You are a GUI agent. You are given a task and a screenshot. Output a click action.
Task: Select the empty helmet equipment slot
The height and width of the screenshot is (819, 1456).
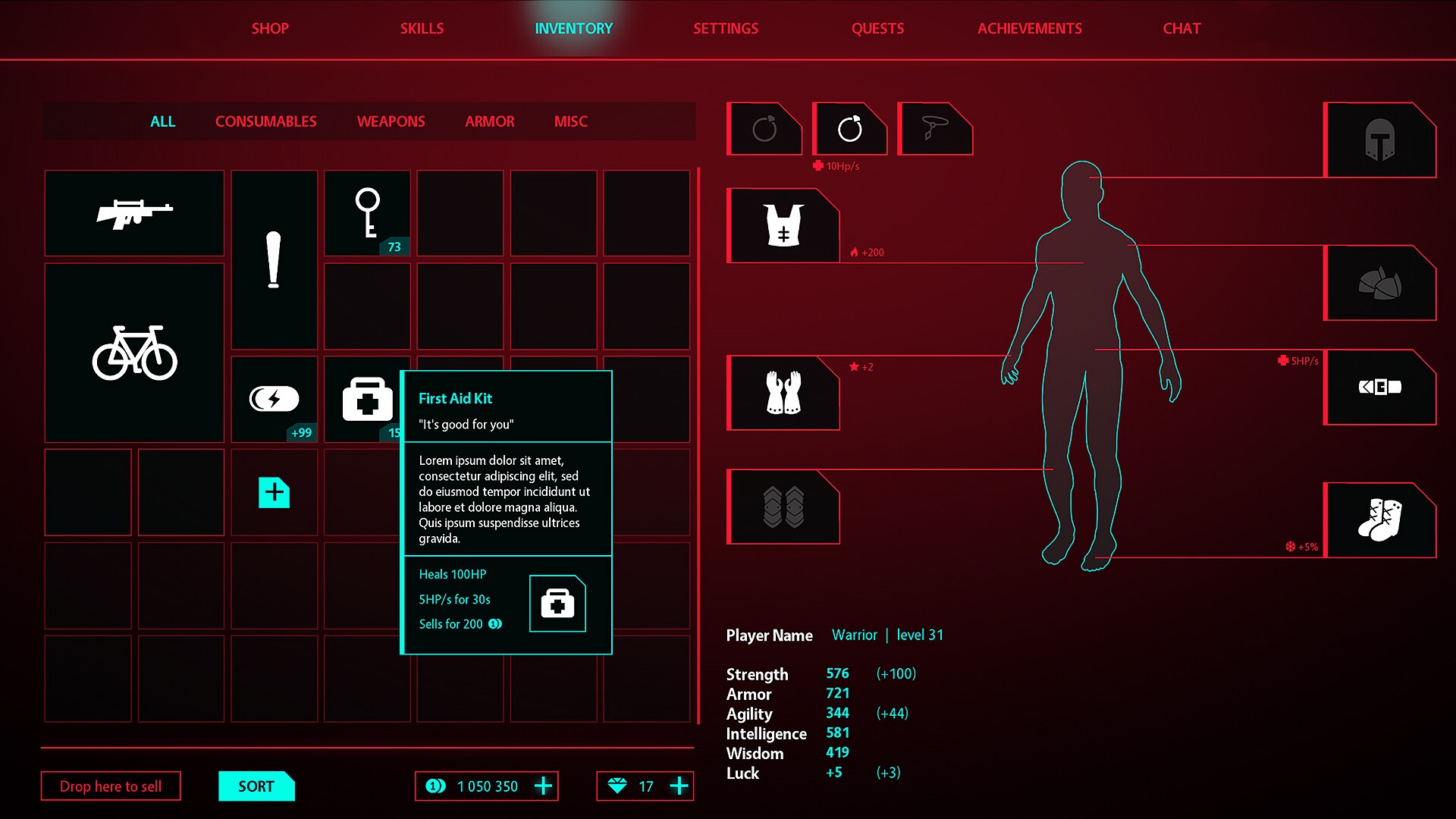[x=1380, y=140]
